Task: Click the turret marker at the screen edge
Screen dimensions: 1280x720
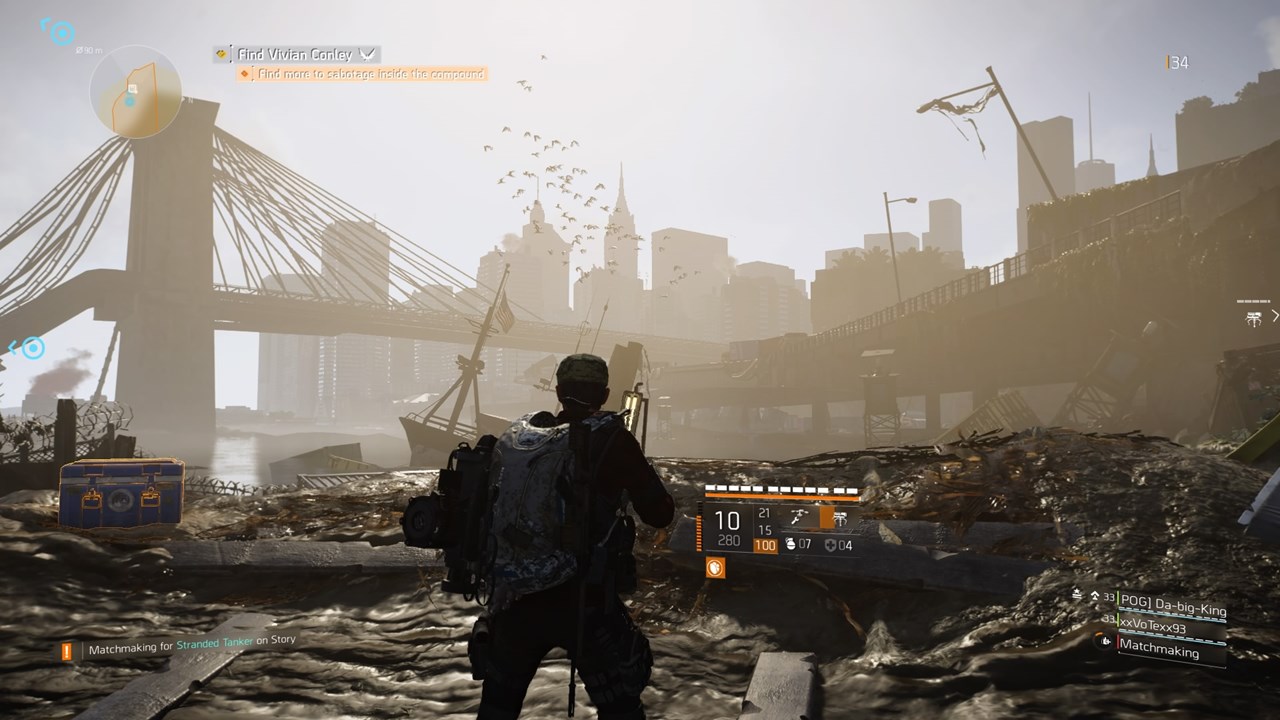Action: [x=1253, y=318]
